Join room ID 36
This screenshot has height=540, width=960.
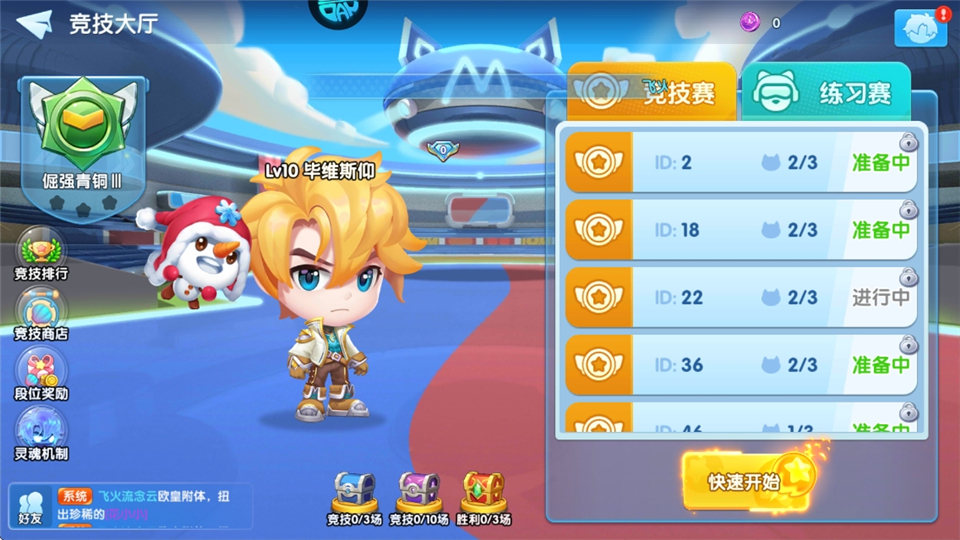tap(740, 365)
